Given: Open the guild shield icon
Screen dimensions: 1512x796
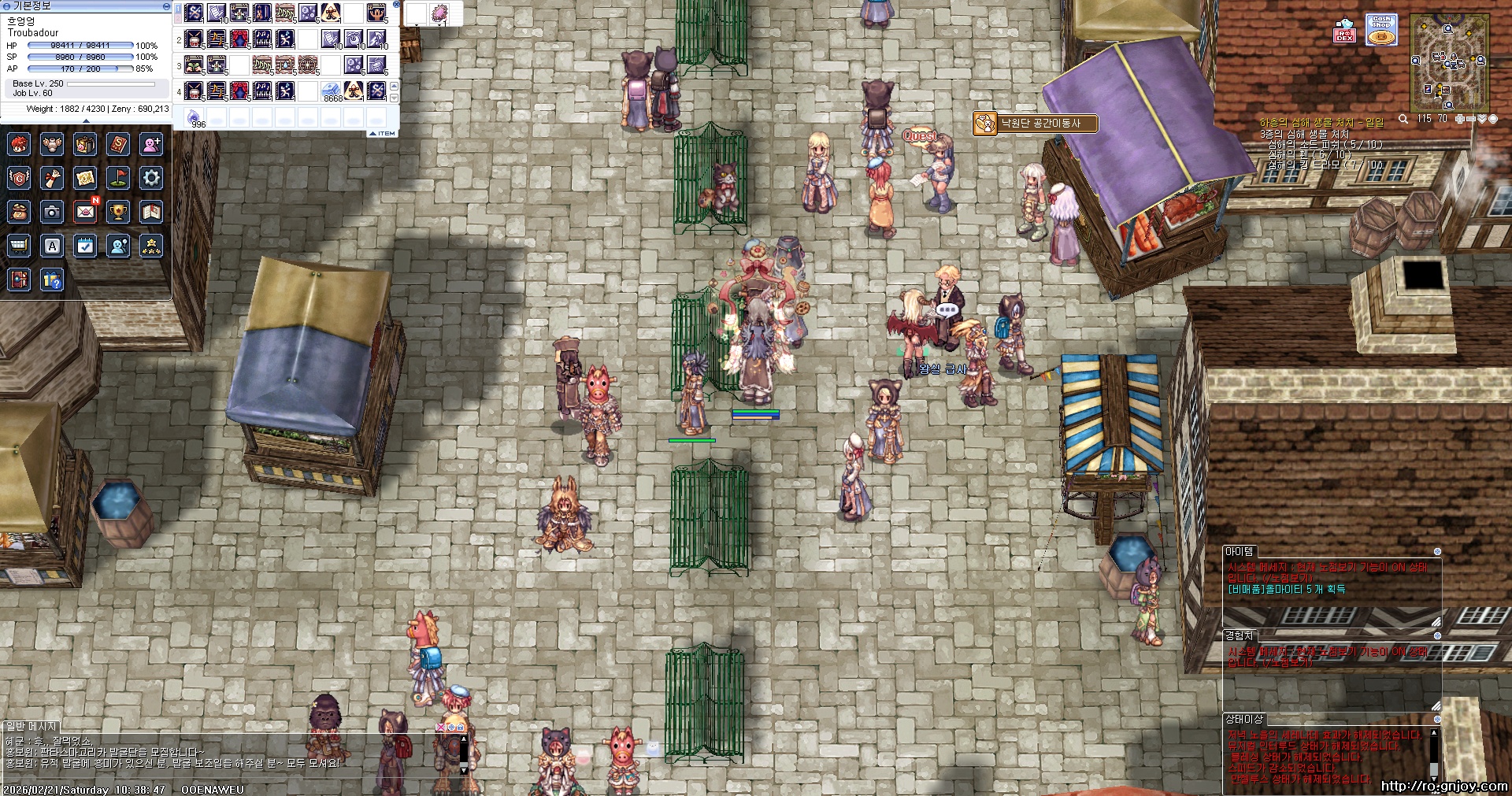Looking at the screenshot, I should coord(19,178).
